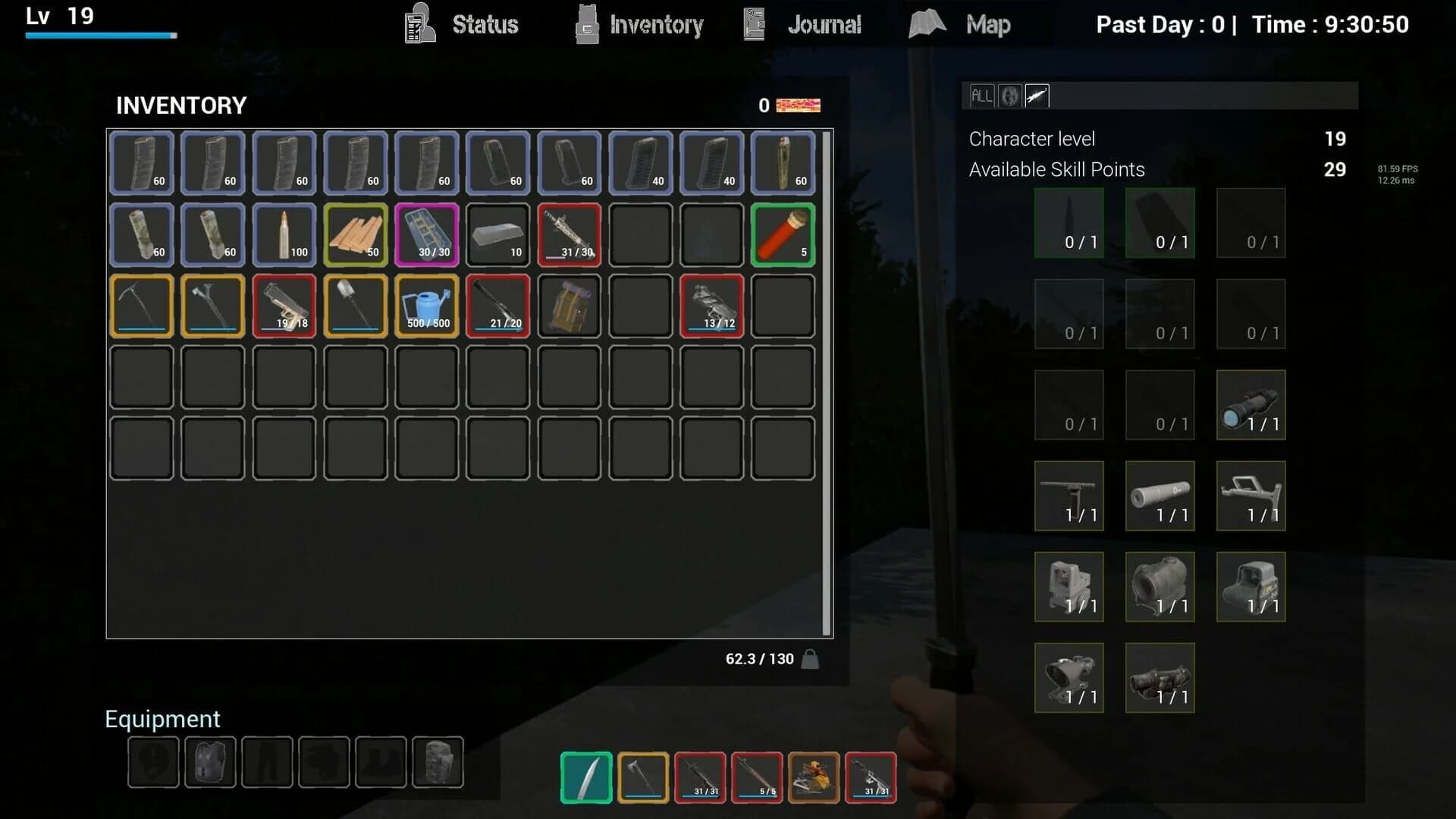Select the ALL attachments filter tab
1456x819 pixels.
981,96
